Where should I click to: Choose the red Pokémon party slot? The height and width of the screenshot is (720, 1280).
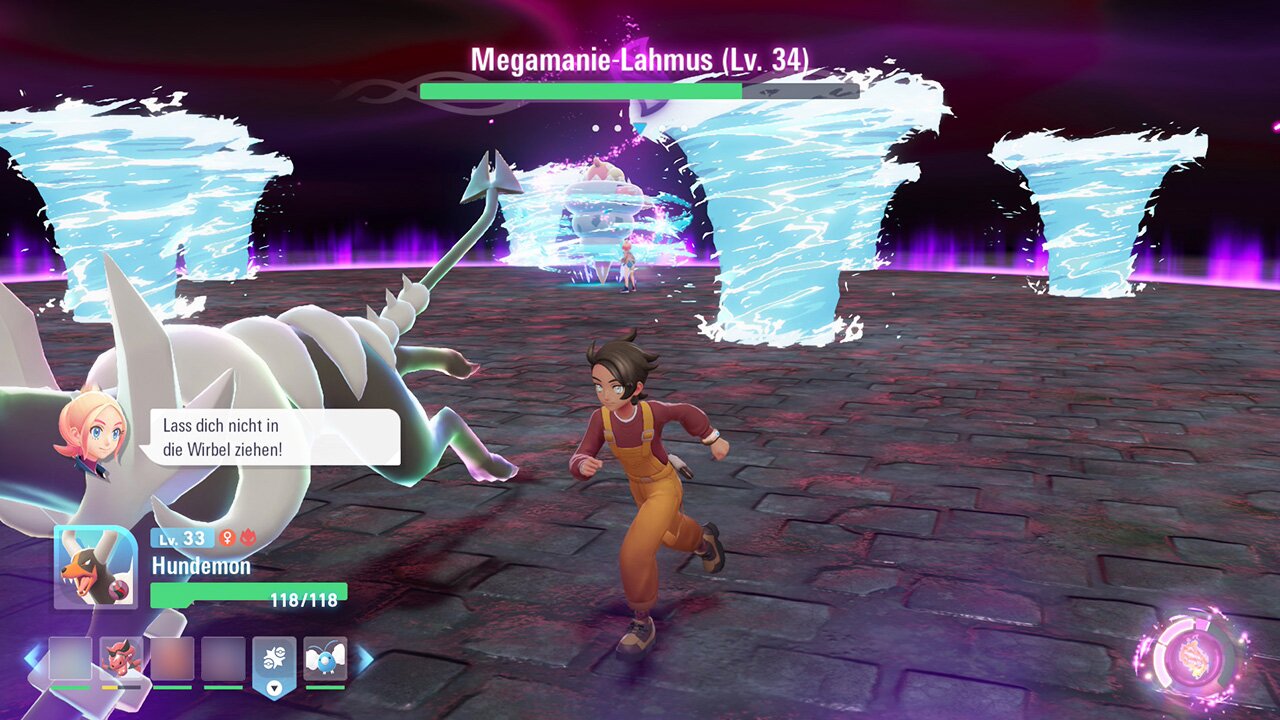click(122, 658)
